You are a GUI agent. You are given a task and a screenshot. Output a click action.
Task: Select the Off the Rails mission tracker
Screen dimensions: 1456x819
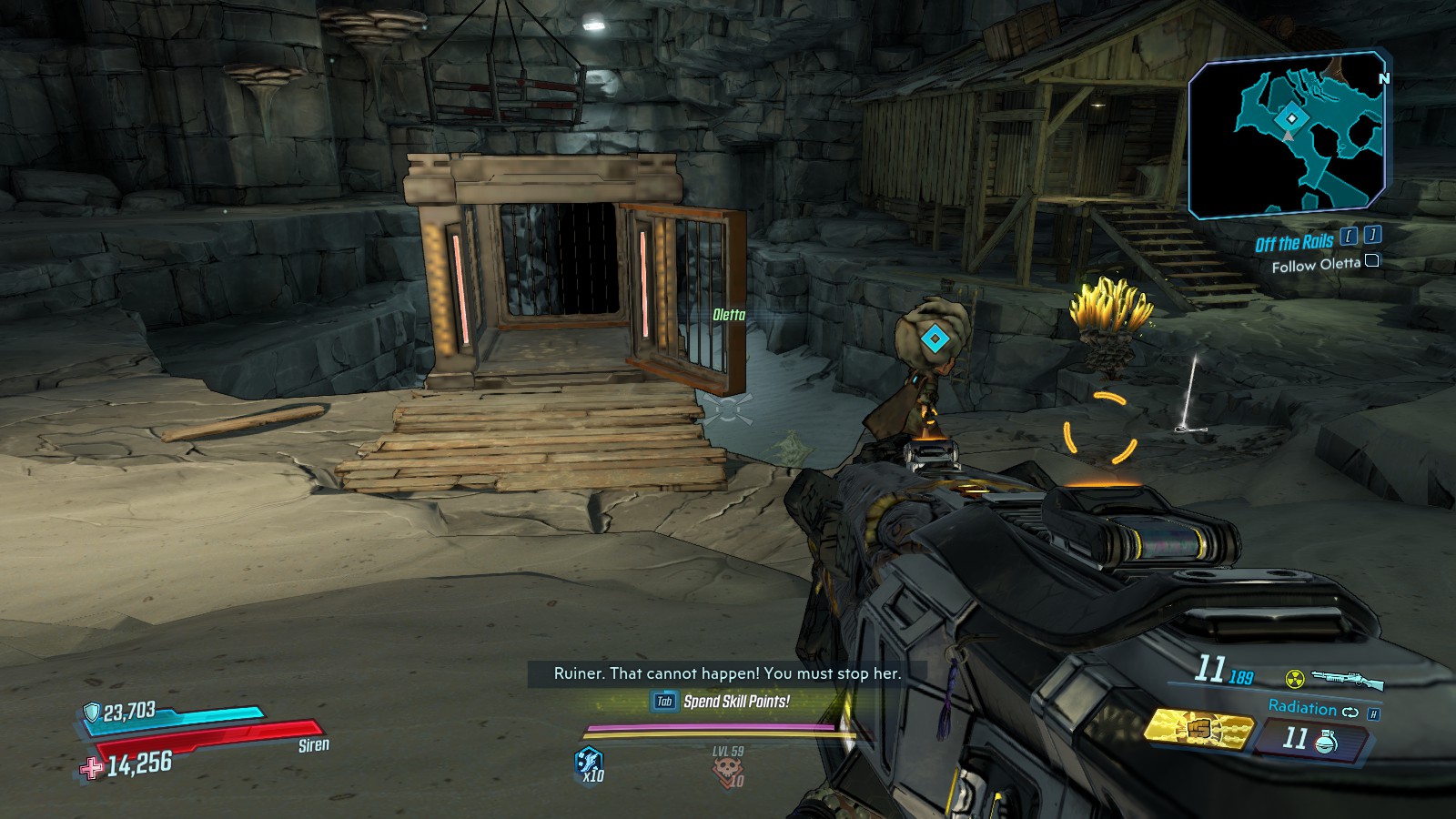click(1293, 242)
